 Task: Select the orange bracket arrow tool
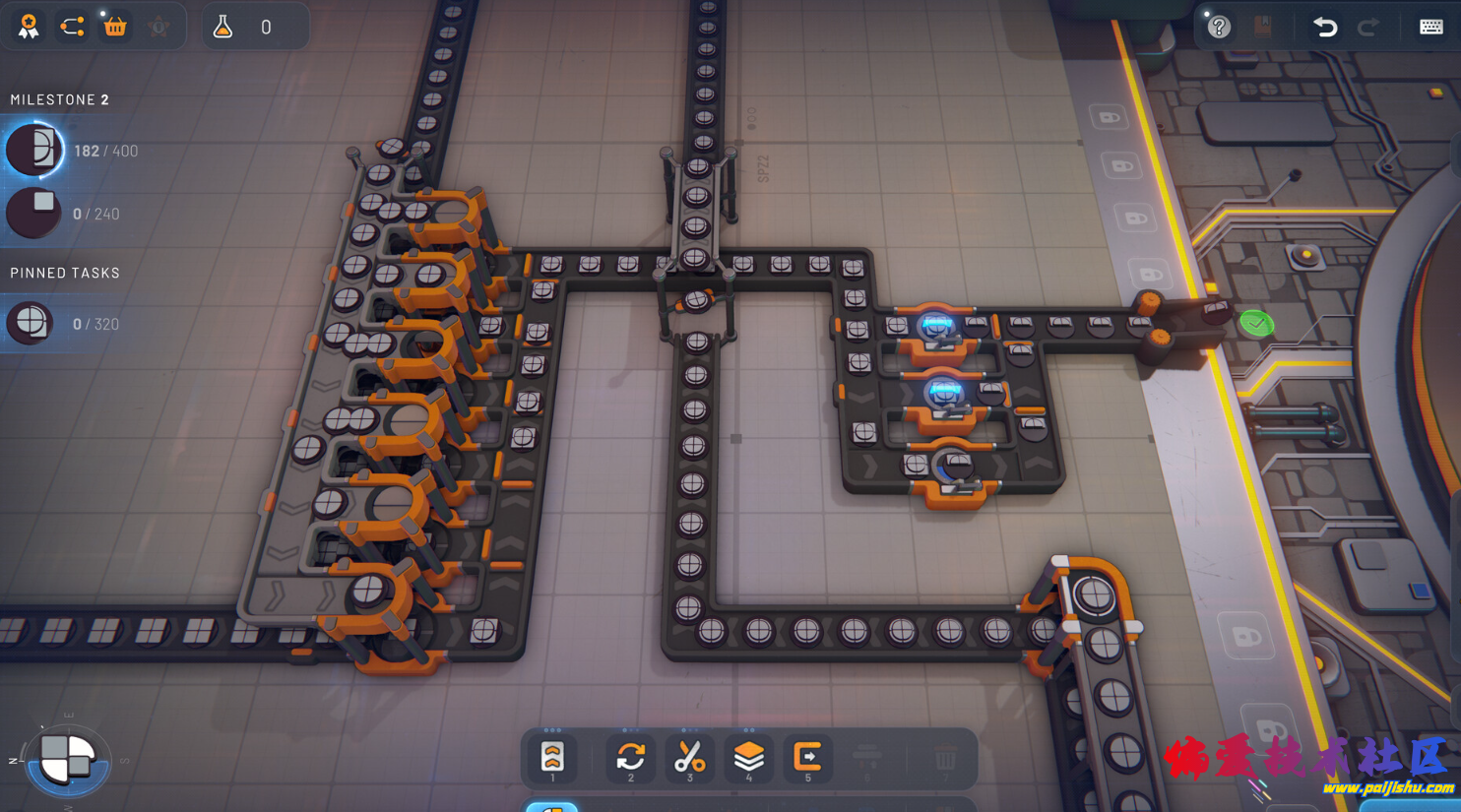click(x=807, y=757)
